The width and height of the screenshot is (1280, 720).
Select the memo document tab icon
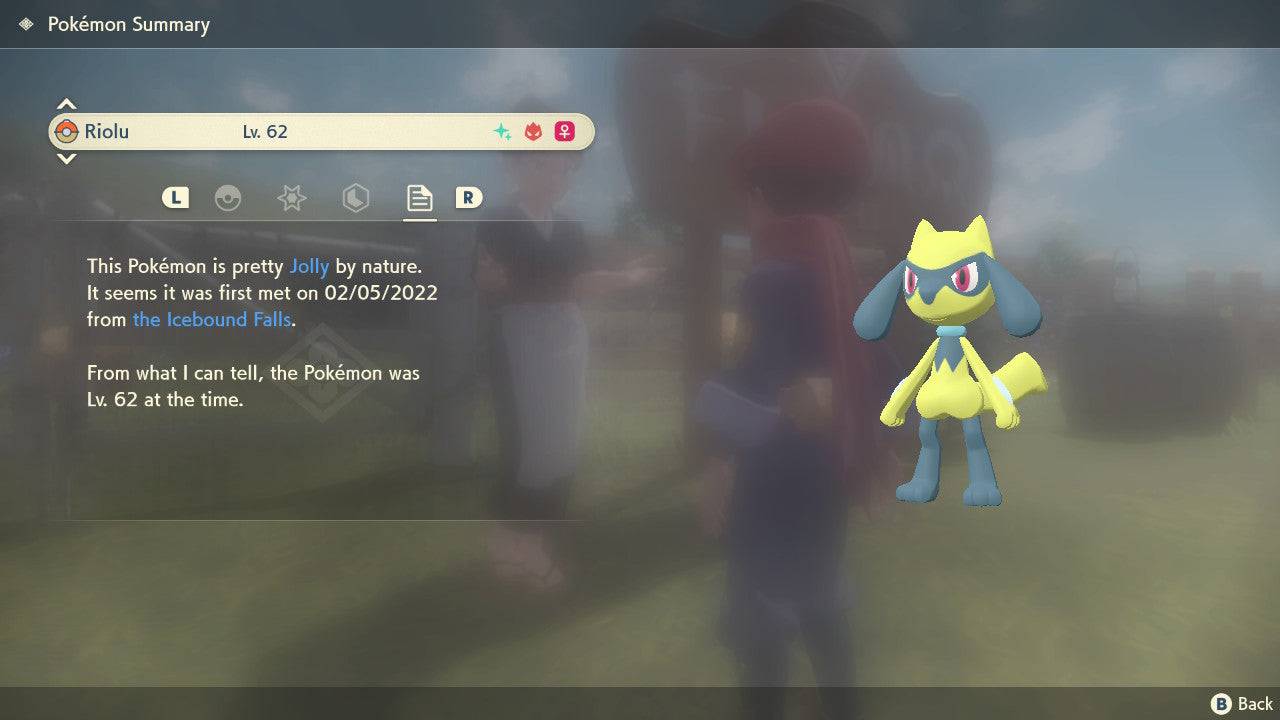point(419,197)
